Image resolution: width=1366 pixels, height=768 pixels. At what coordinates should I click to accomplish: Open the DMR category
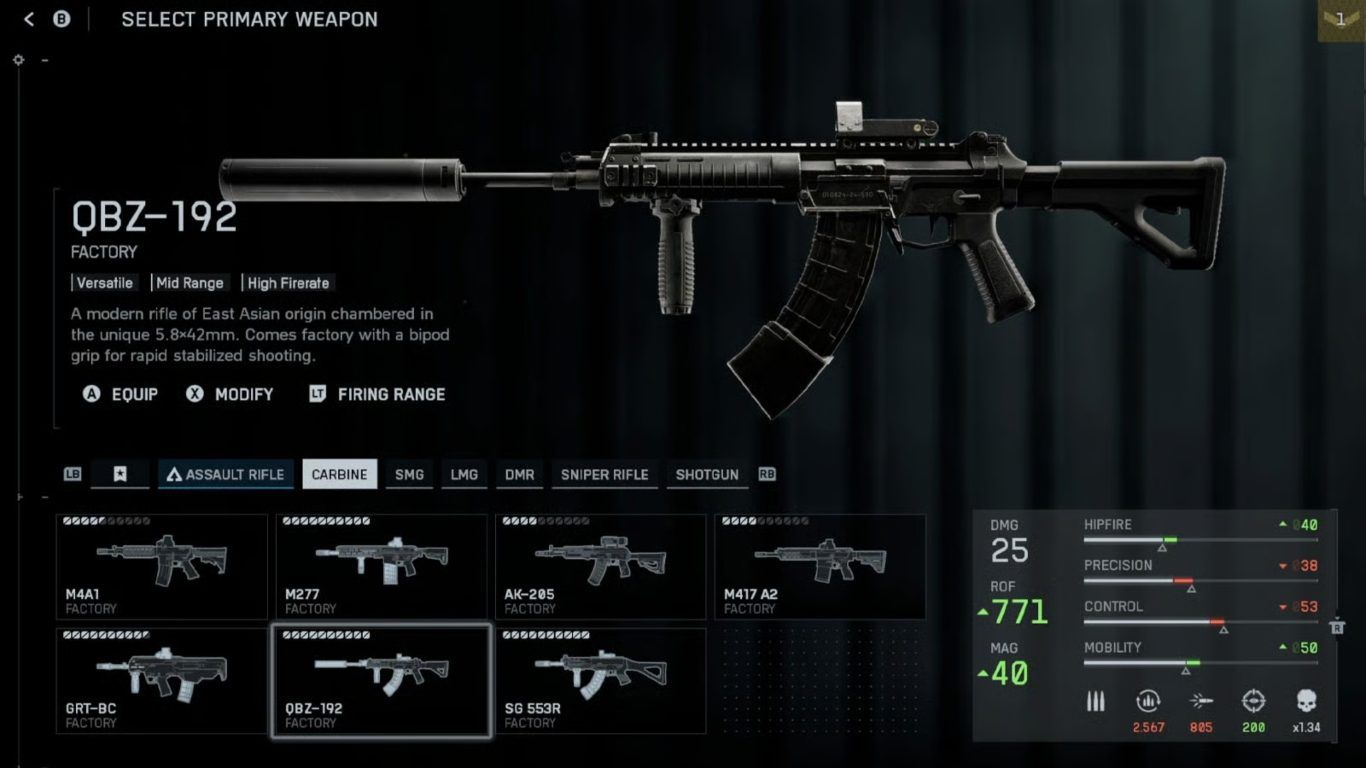519,474
